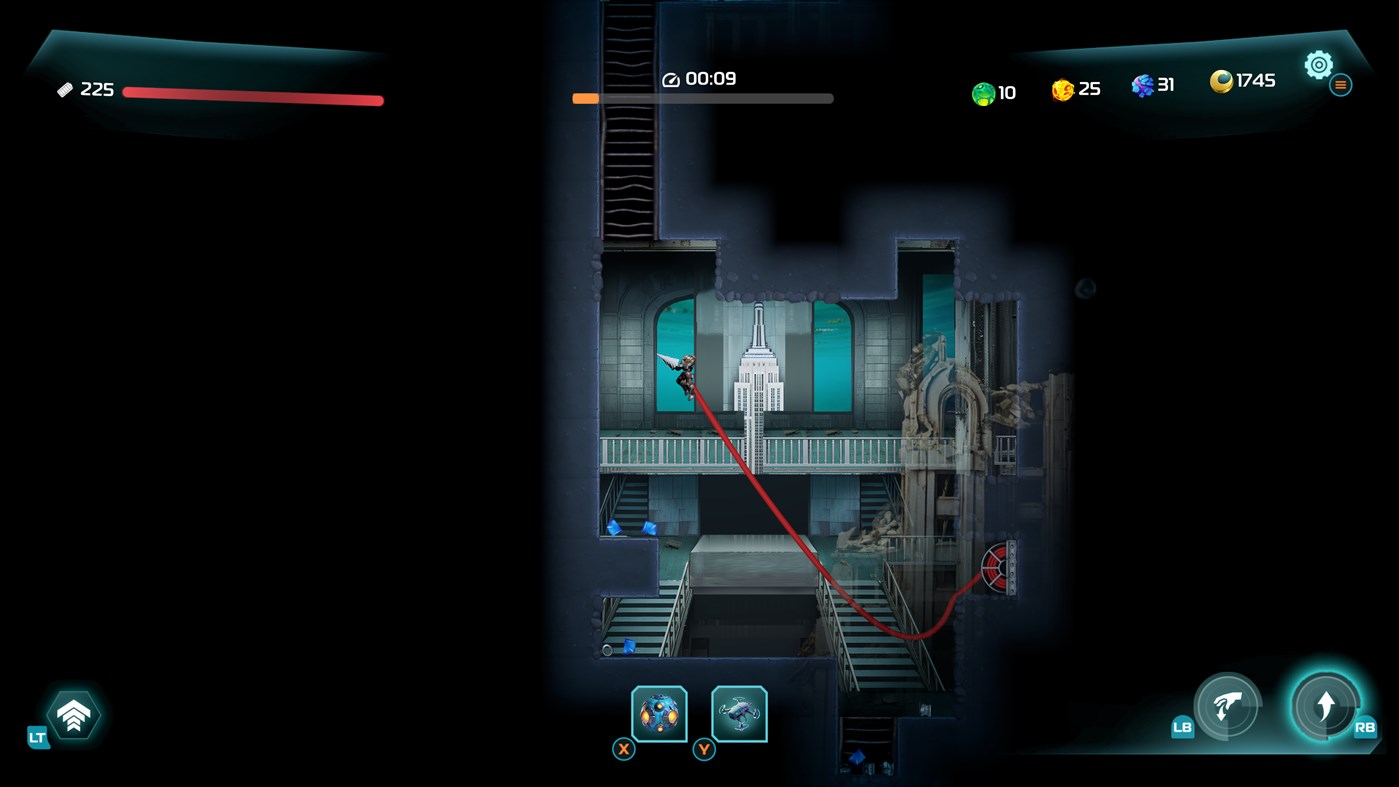Viewport: 1399px width, 787px height.
Task: Select the grenade orb gadget on X
Action: click(658, 712)
